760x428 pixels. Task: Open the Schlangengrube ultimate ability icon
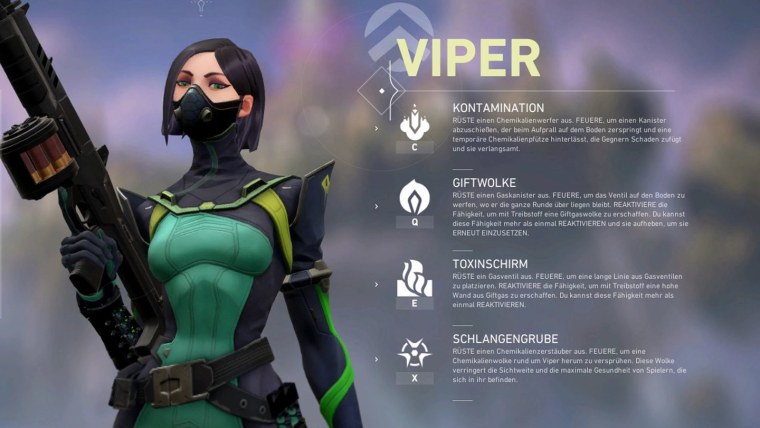[x=415, y=353]
